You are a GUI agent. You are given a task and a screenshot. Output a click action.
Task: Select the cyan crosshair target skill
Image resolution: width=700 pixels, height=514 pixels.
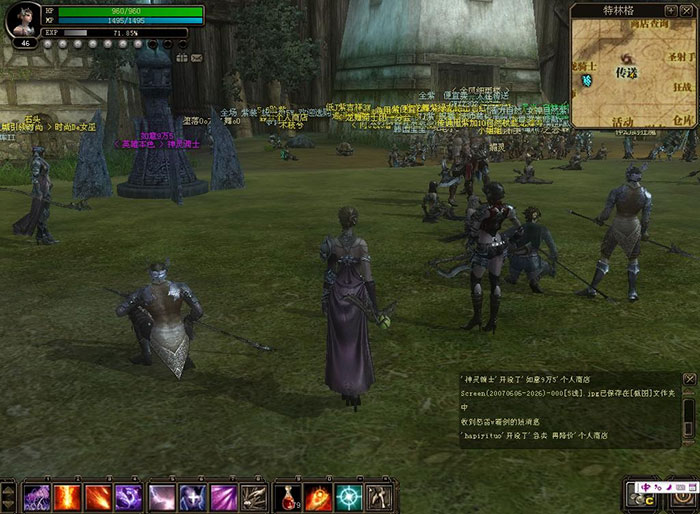(x=349, y=496)
